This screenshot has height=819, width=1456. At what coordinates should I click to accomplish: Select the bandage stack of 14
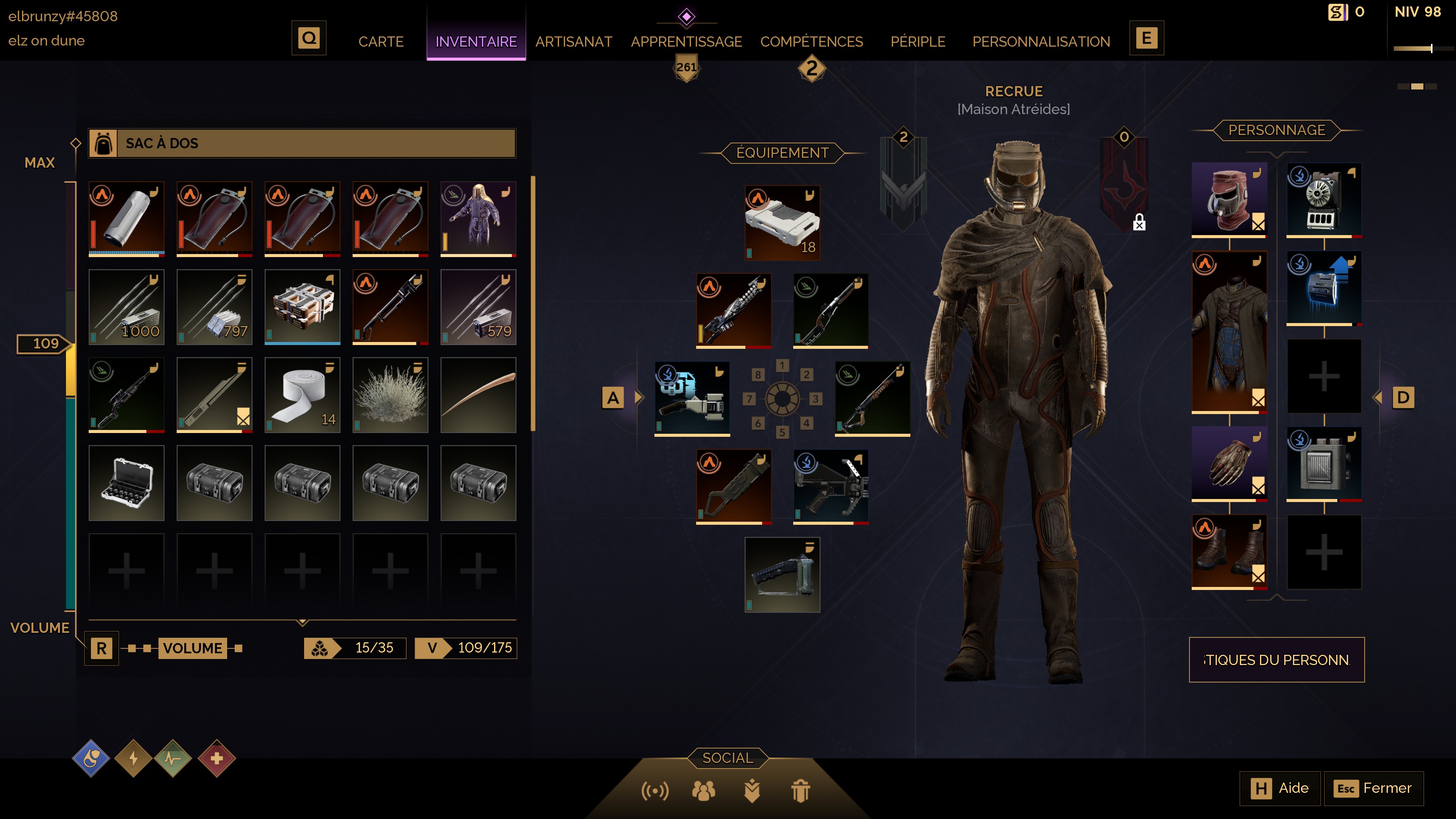tap(303, 395)
